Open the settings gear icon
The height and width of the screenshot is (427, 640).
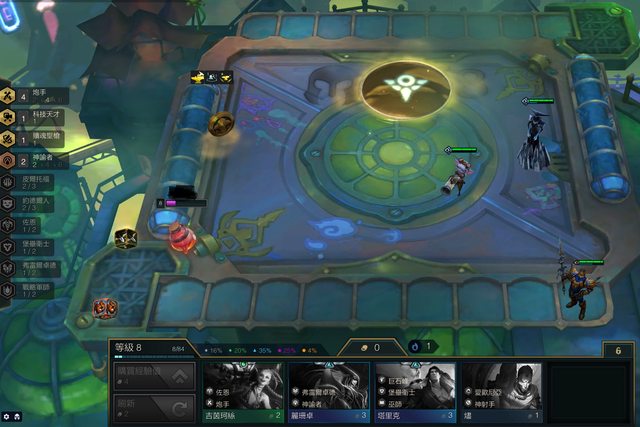(x=7, y=416)
